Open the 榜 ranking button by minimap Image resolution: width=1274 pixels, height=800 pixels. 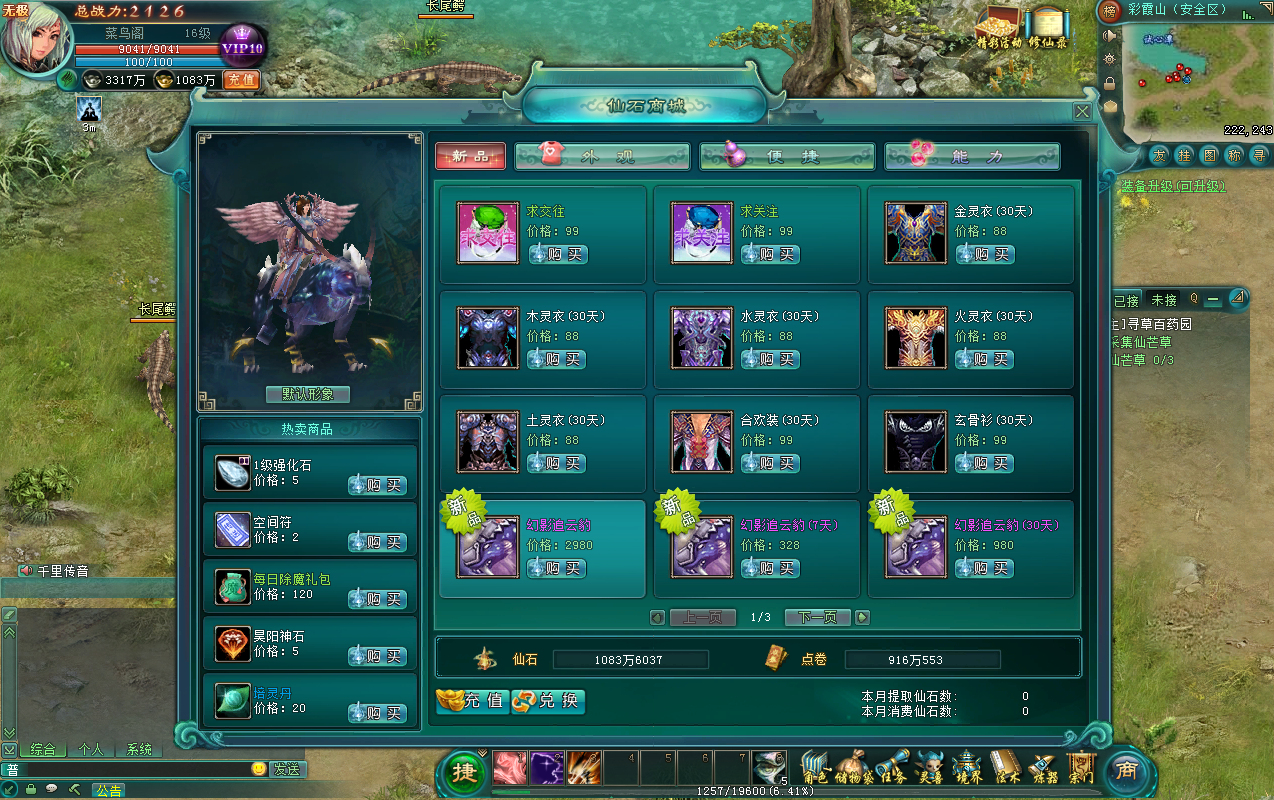[1109, 12]
